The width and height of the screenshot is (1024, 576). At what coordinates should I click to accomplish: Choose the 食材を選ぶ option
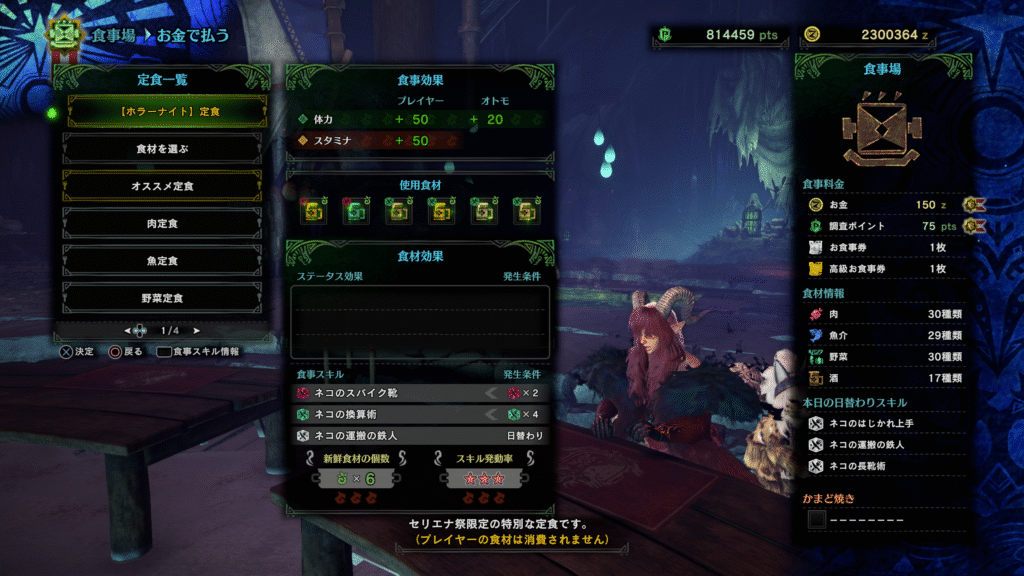(x=162, y=148)
